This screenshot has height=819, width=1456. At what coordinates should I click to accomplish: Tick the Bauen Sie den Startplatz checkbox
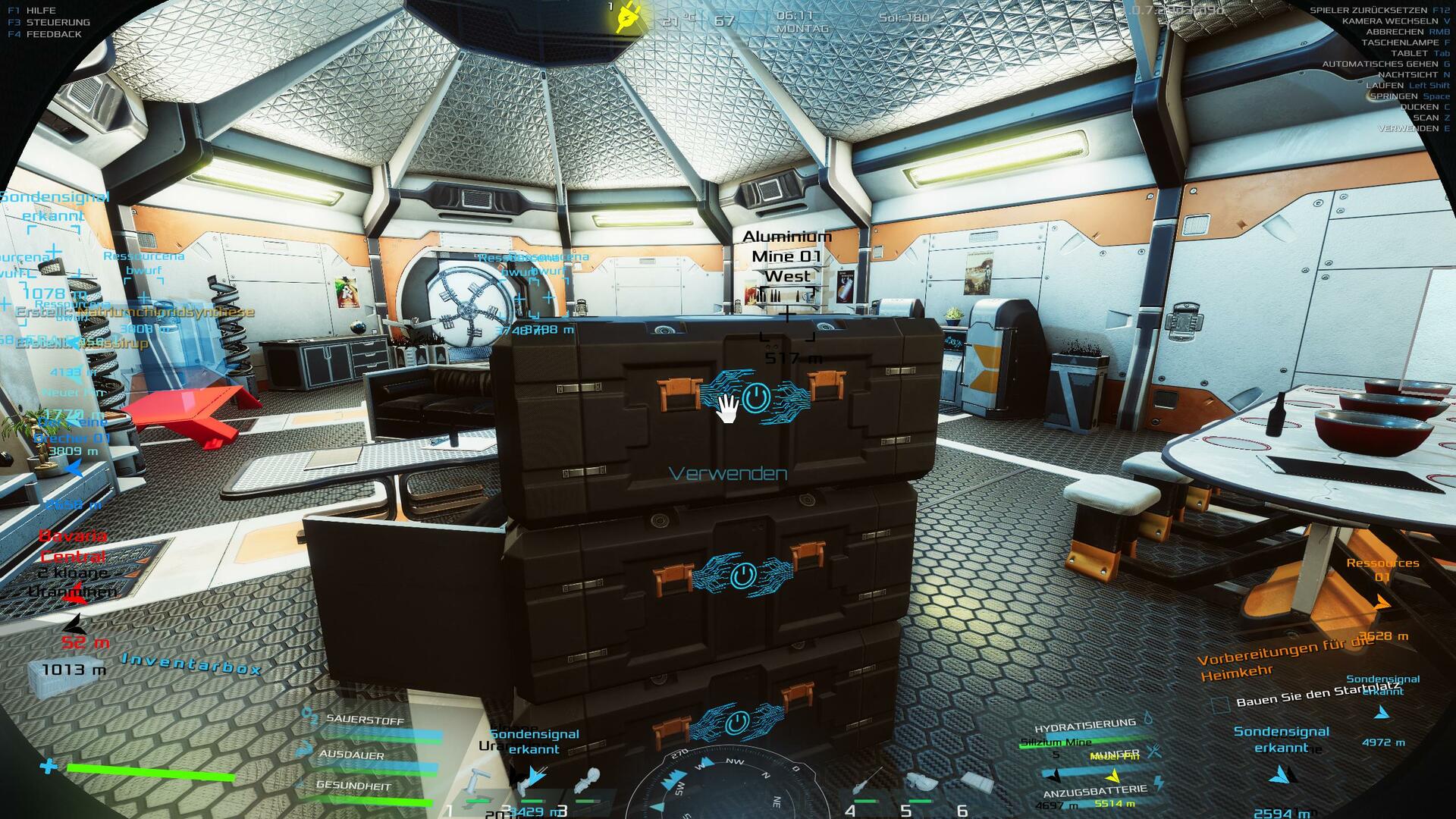pos(1220,705)
